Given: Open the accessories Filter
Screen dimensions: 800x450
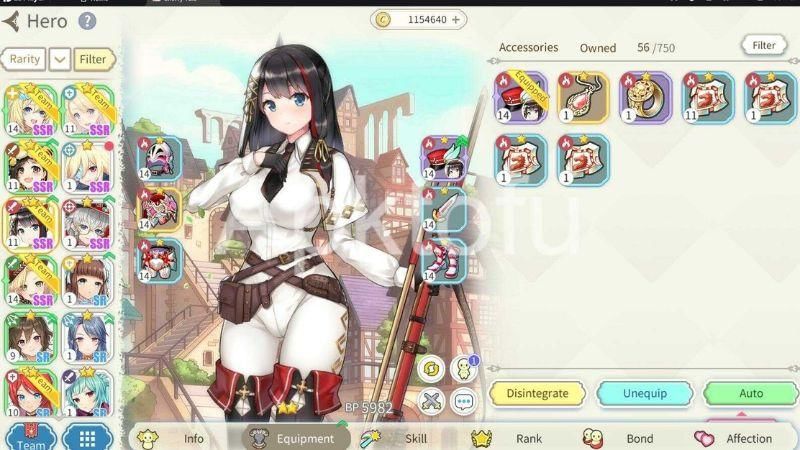Looking at the screenshot, I should [764, 45].
